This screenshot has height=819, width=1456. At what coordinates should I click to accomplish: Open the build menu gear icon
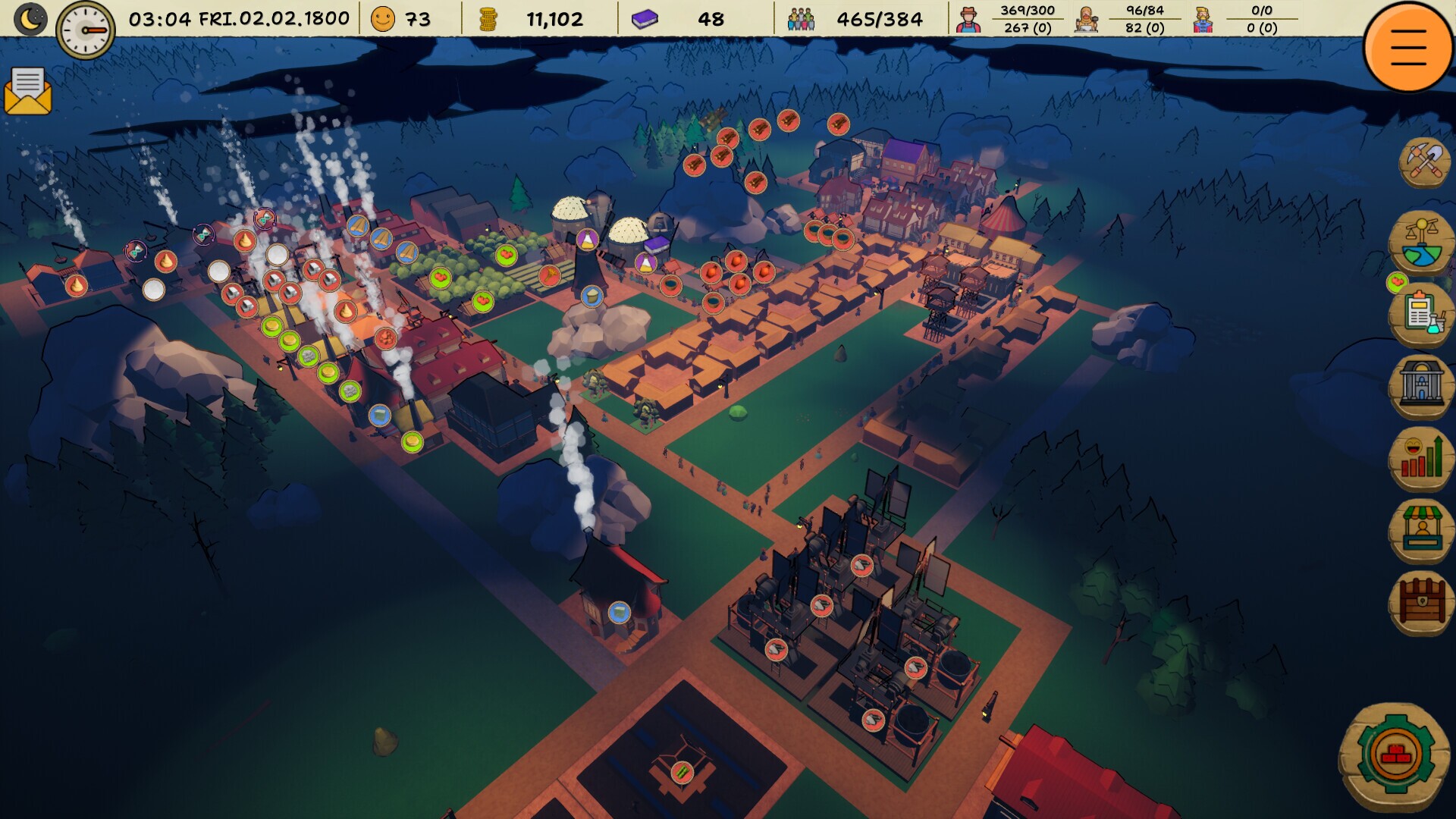point(1395,751)
